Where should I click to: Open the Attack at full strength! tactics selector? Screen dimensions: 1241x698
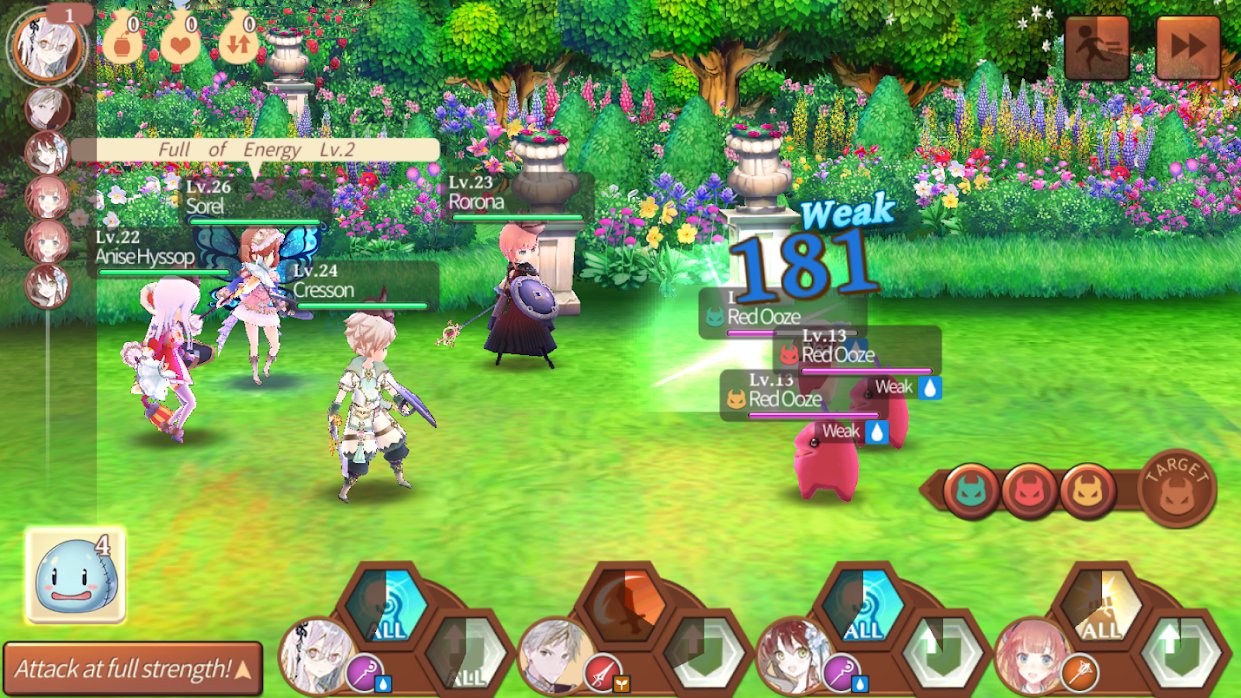tap(132, 668)
